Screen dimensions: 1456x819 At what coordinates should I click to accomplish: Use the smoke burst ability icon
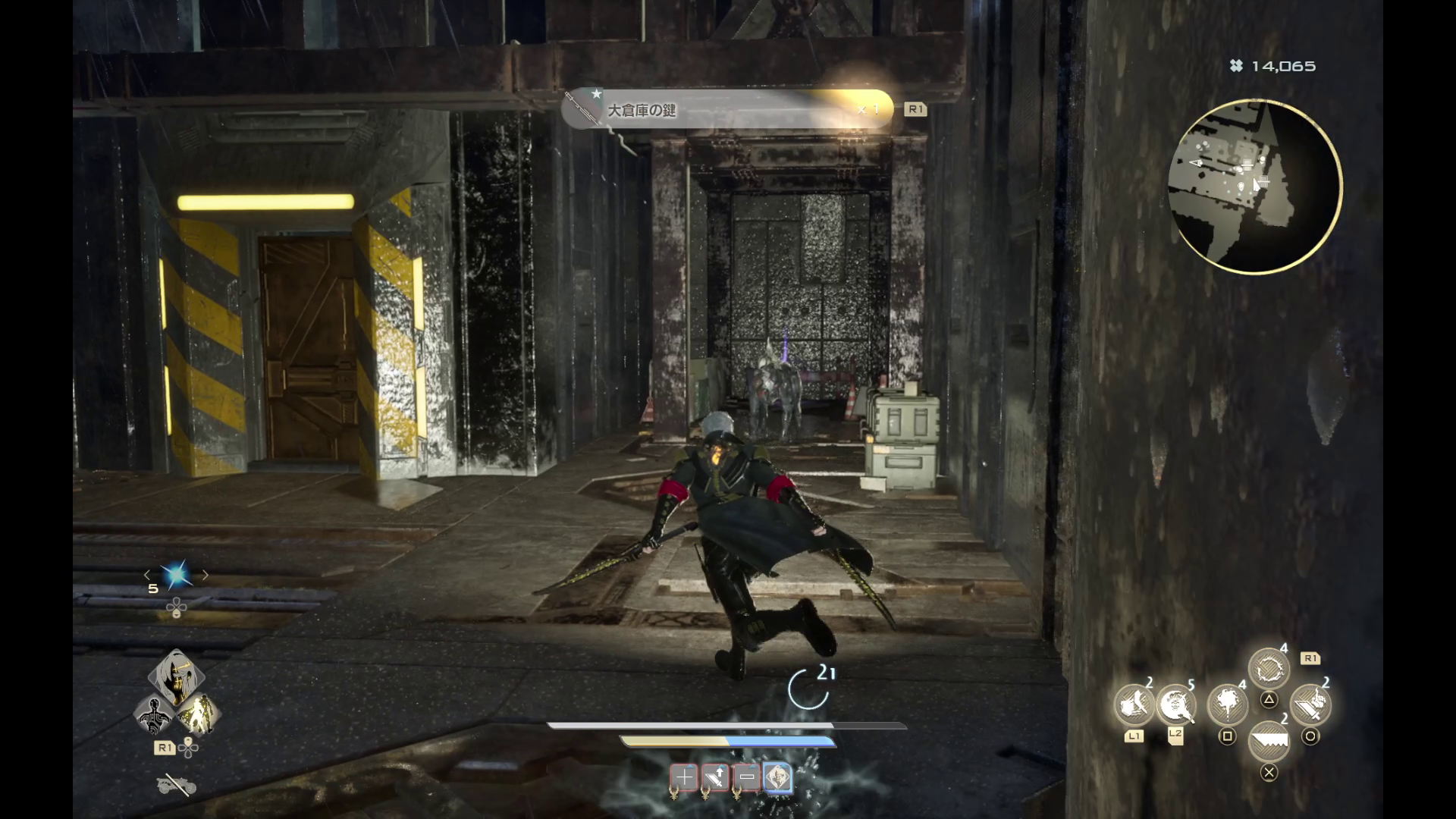pyautogui.click(x=1227, y=705)
